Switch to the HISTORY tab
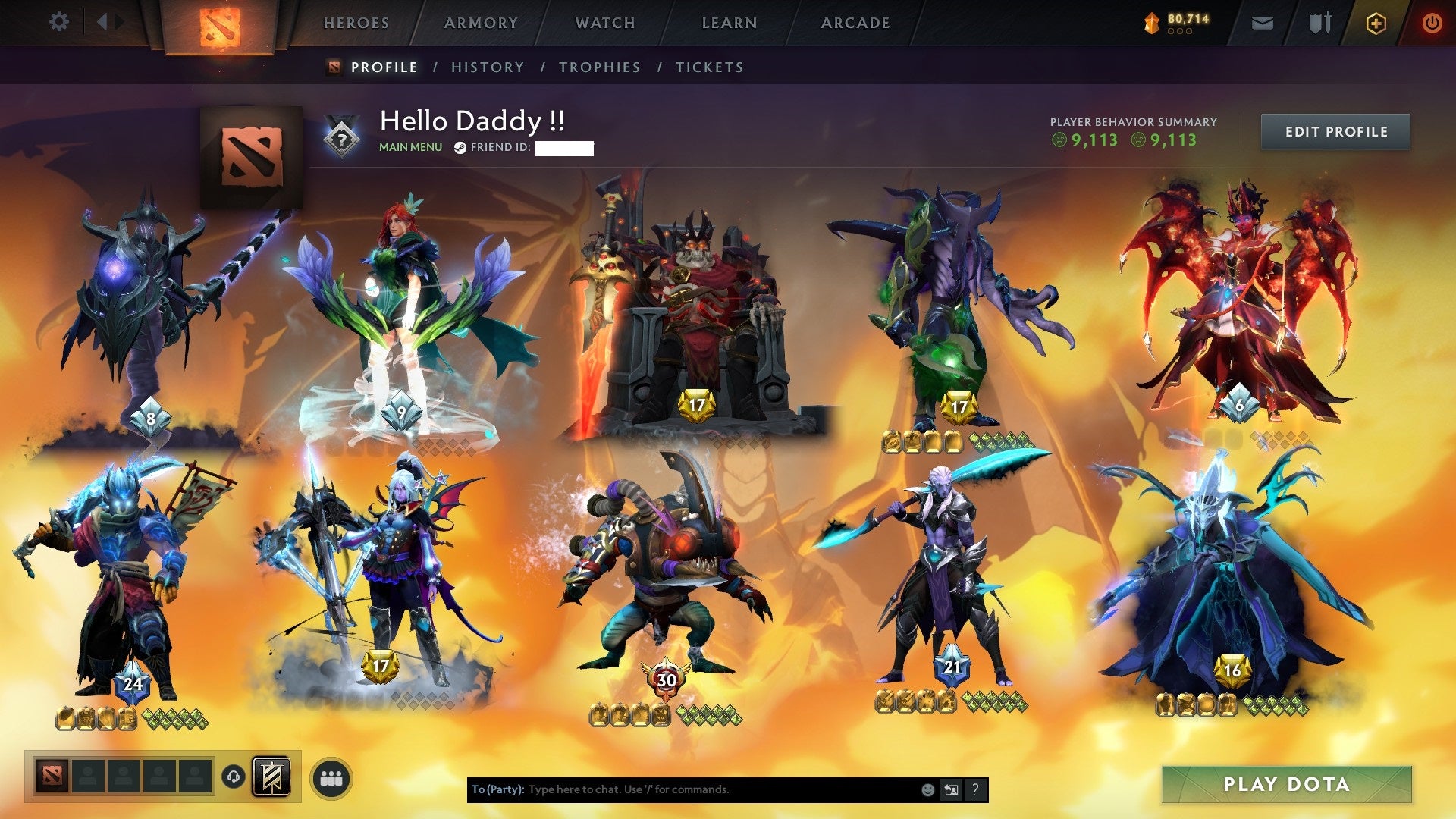Viewport: 1456px width, 819px height. 486,67
